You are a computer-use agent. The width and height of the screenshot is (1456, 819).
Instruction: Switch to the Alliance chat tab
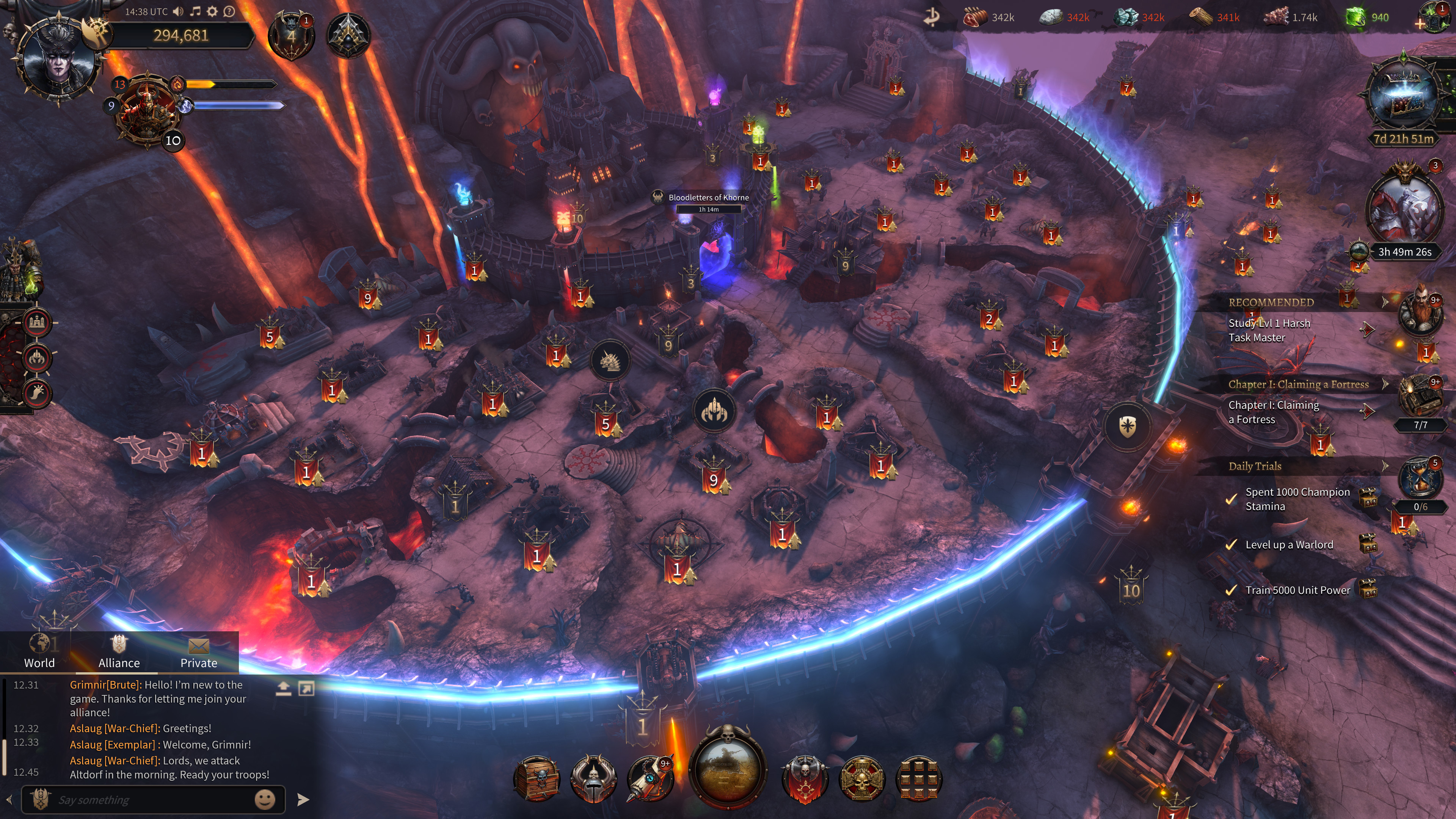click(x=119, y=652)
